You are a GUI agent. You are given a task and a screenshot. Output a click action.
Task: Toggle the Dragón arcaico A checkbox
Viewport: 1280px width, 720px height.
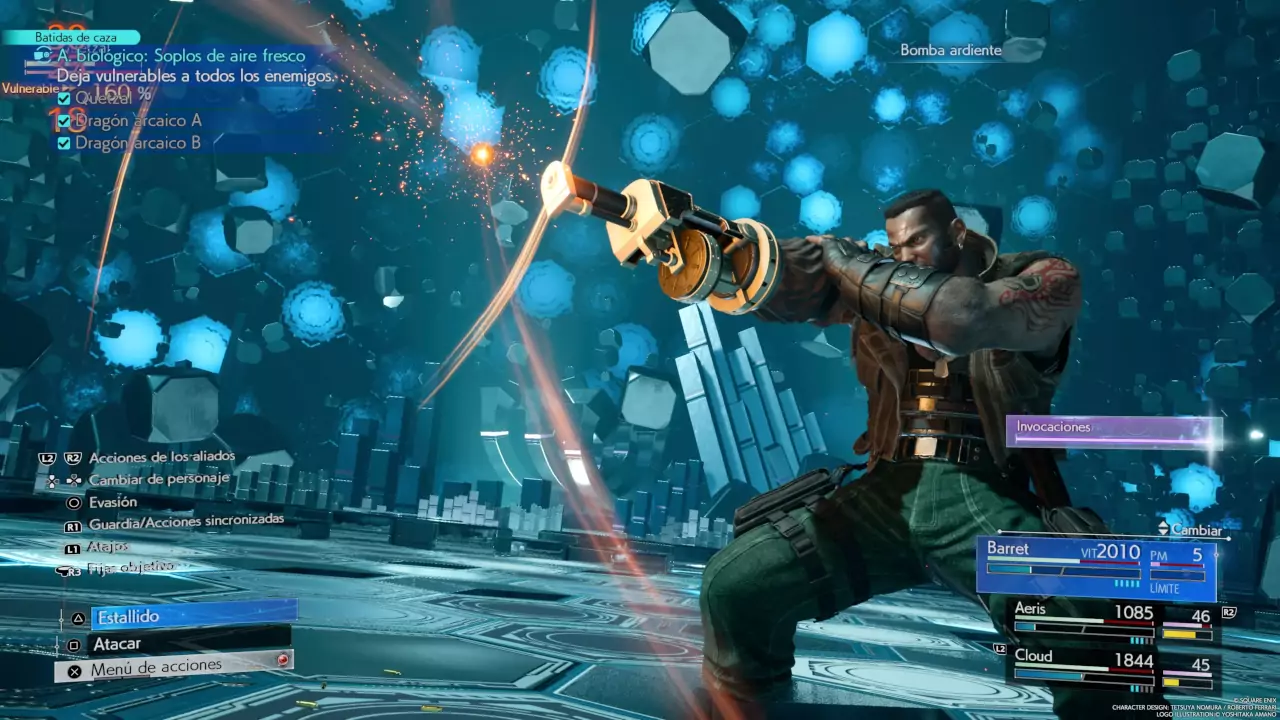click(64, 121)
